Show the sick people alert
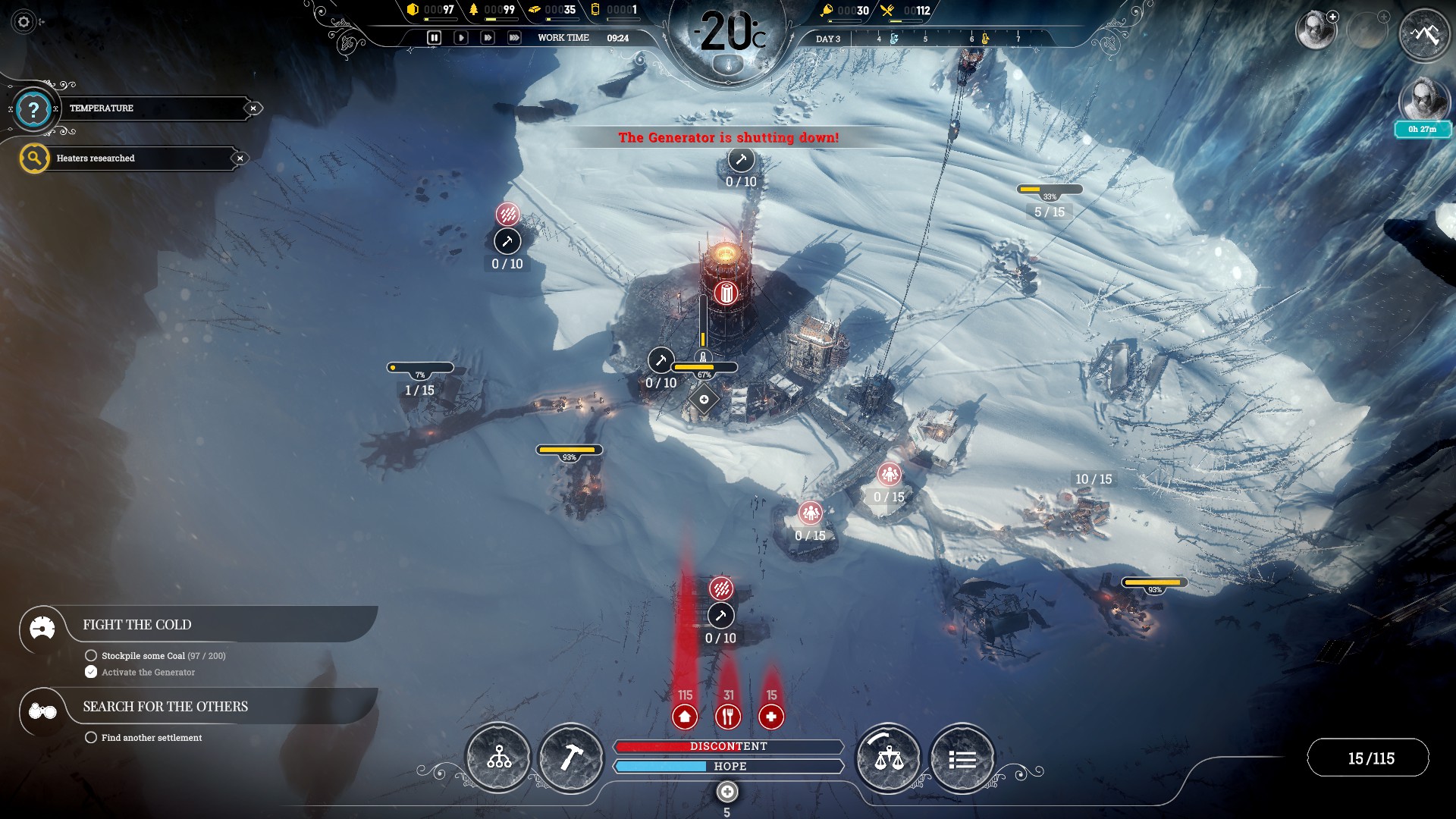1456x819 pixels. point(771,716)
